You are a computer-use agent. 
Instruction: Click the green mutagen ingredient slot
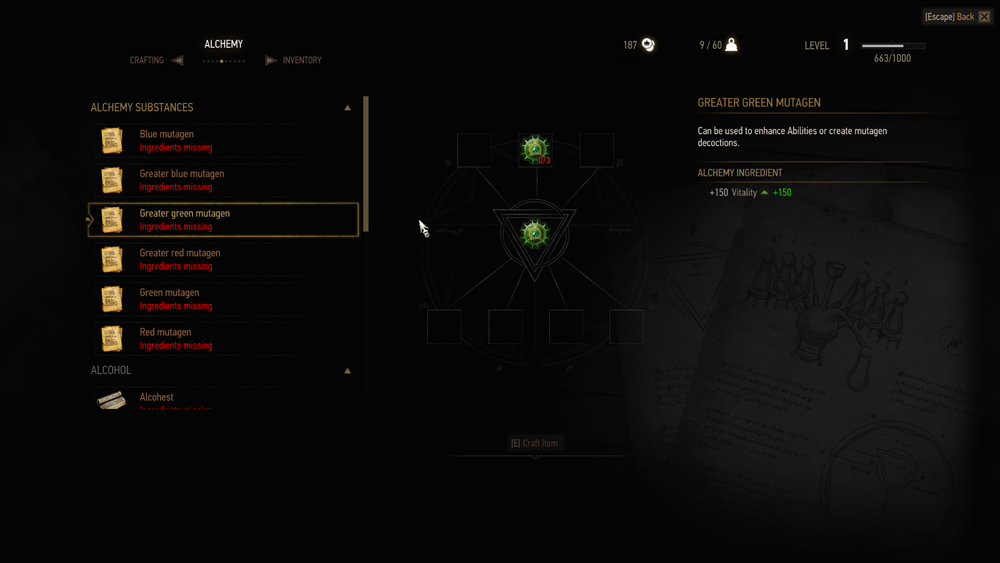535,150
